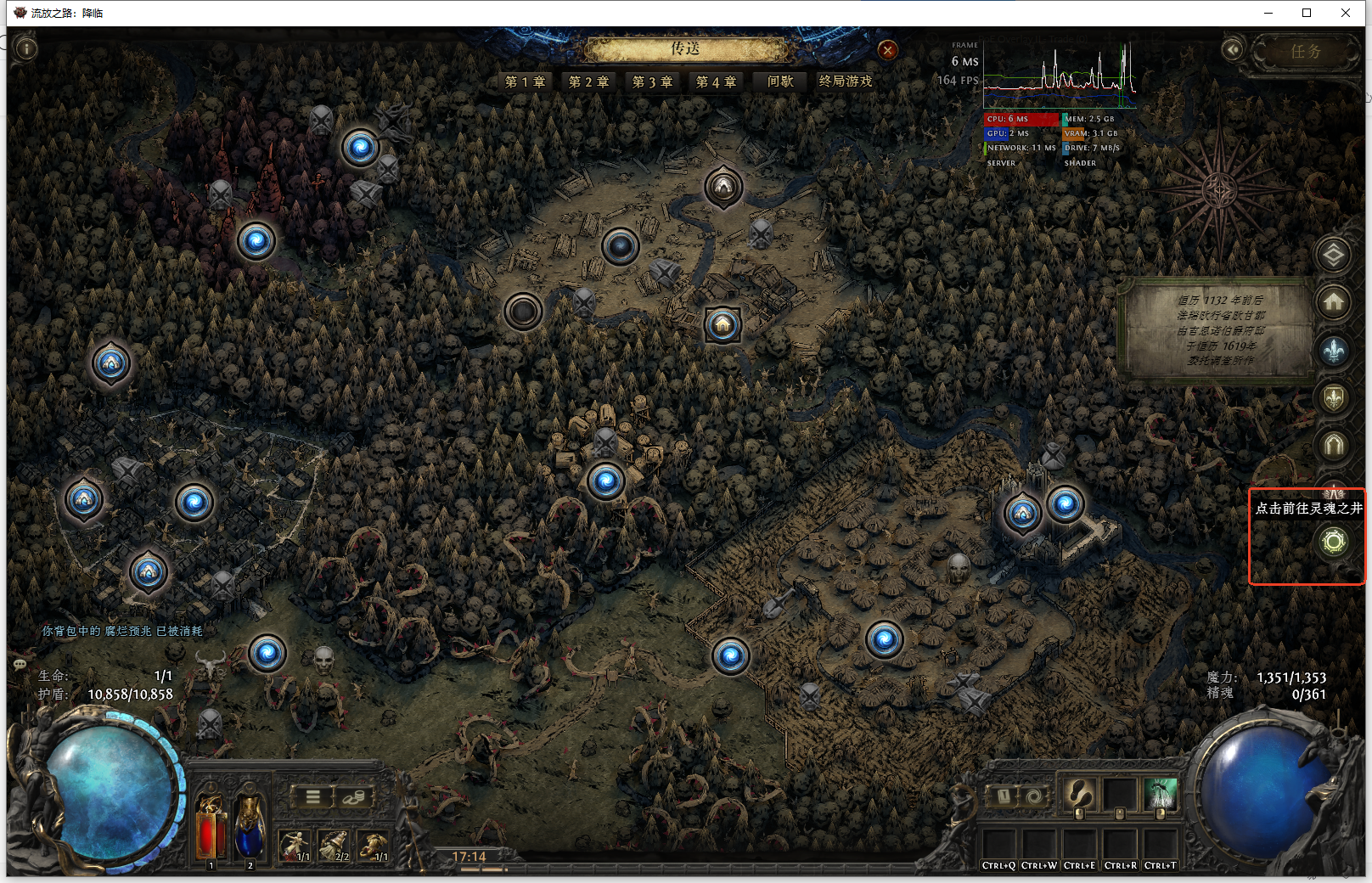Open the coins and rings shop button
This screenshot has width=1372, height=883.
point(353,796)
